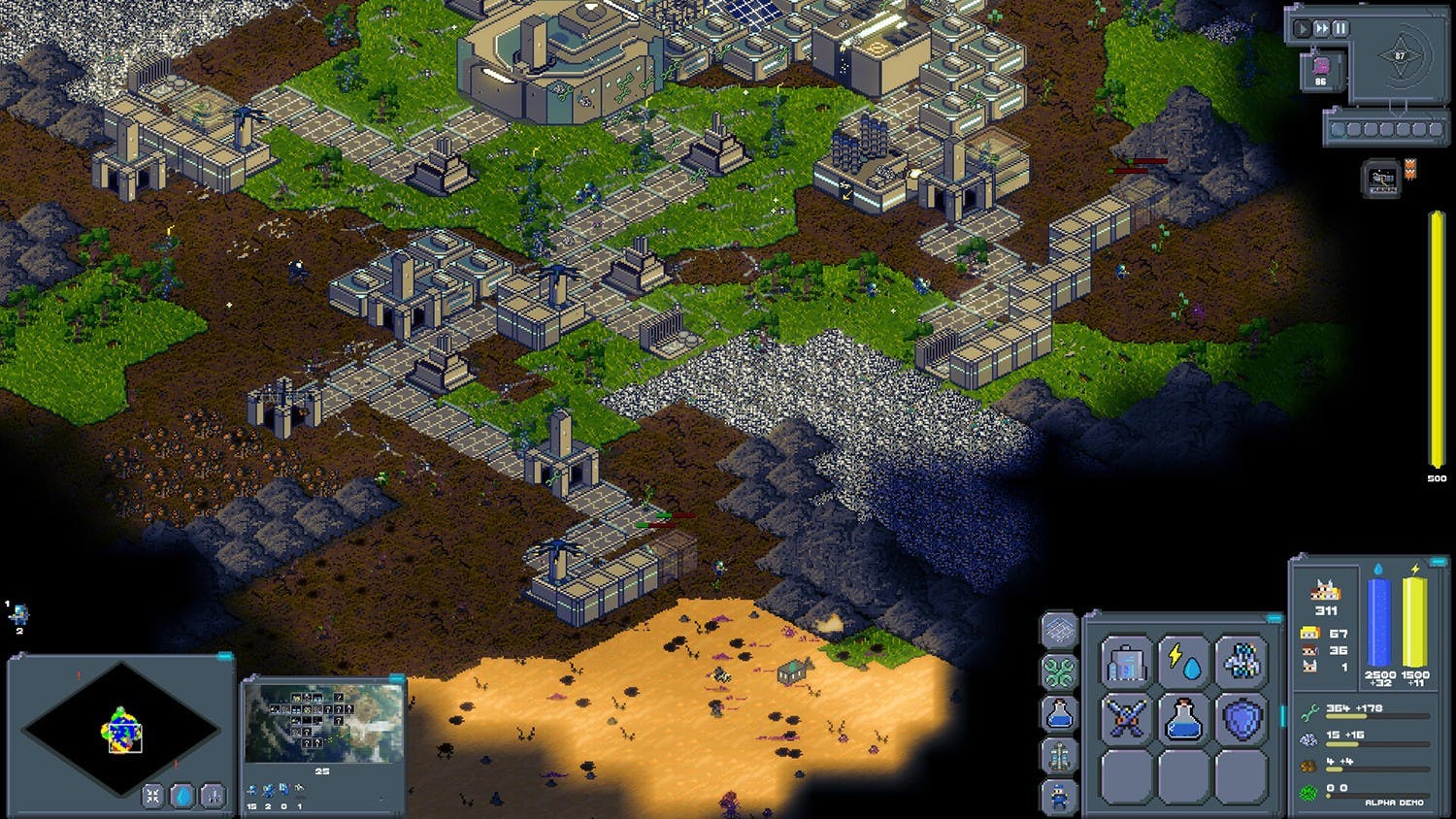Select the building category in build menu
Image resolution: width=1456 pixels, height=819 pixels.
[x=1126, y=664]
